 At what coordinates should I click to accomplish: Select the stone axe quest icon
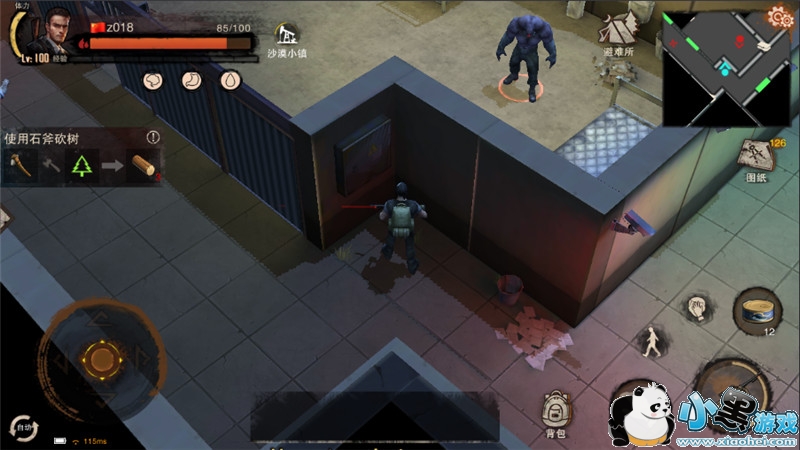coord(20,166)
